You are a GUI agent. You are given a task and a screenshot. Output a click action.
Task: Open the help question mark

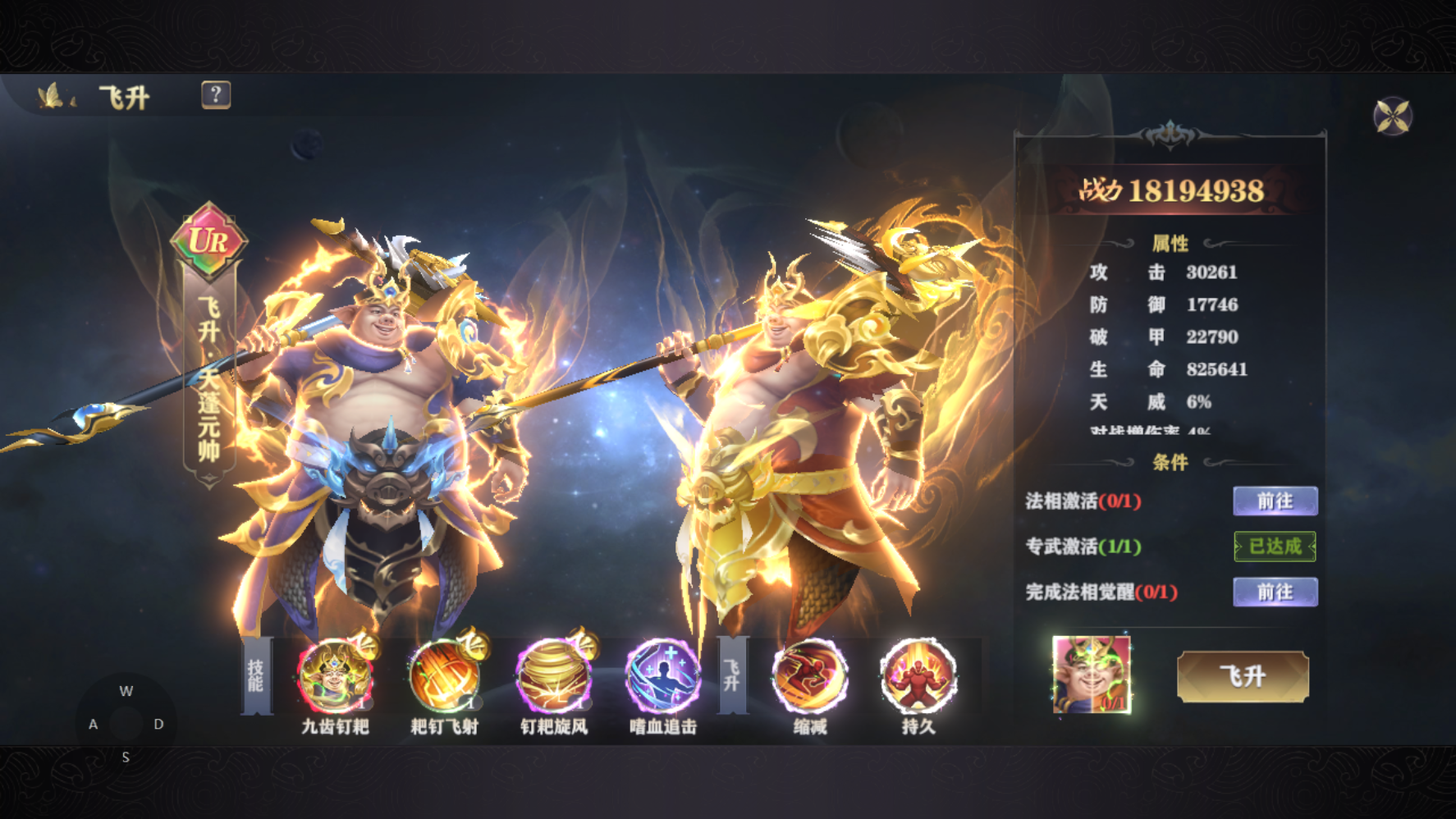[x=216, y=96]
